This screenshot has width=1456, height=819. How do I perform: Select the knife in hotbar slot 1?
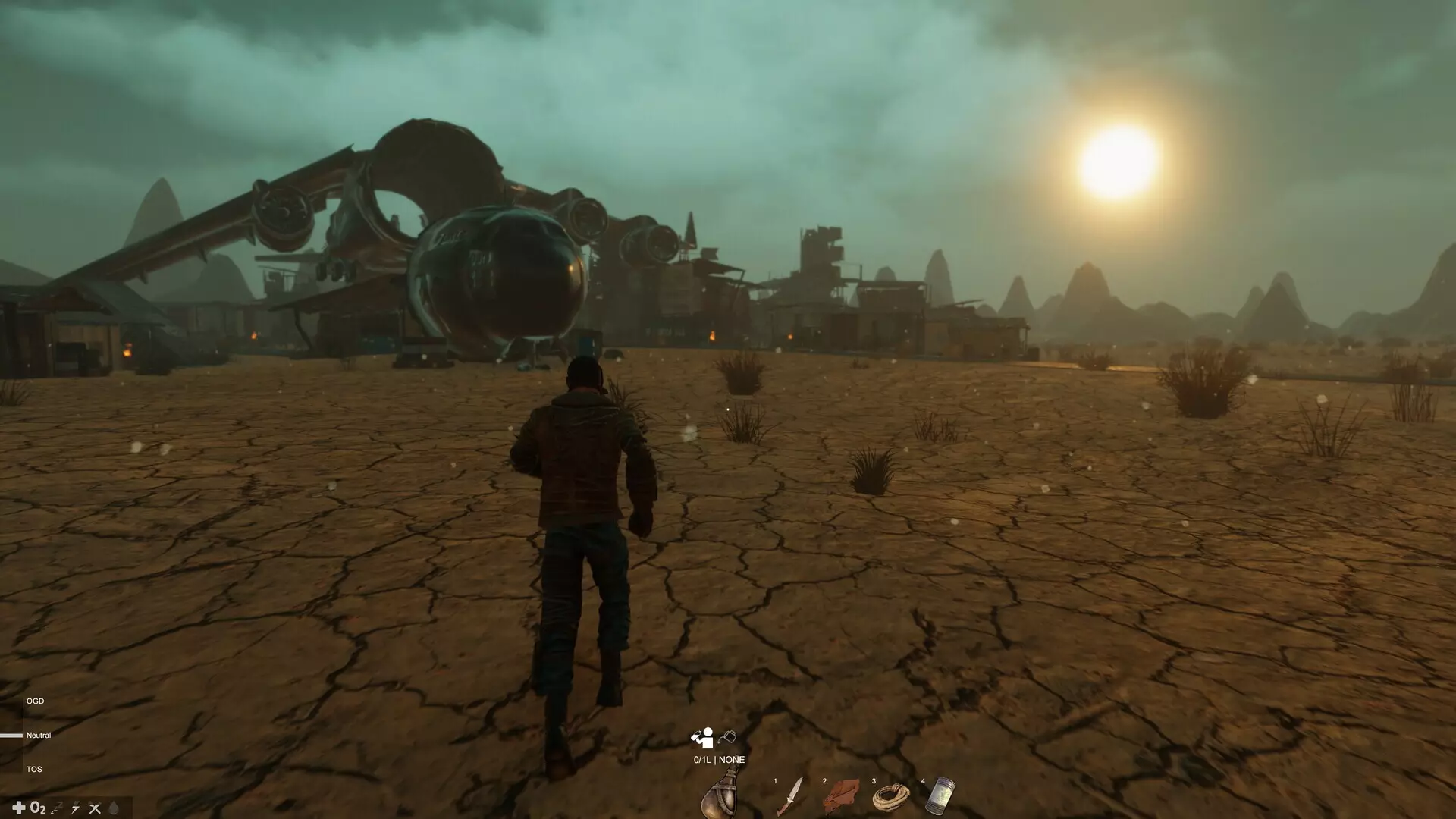click(793, 796)
